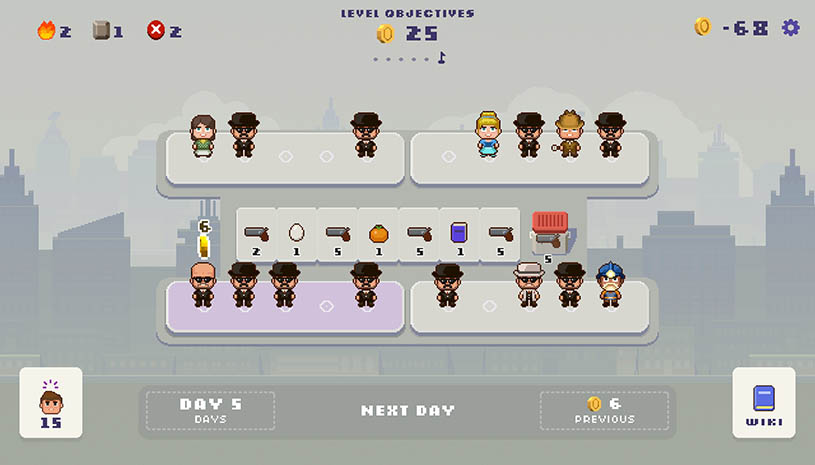Select the gun slot with count 2
The width and height of the screenshot is (815, 465).
[x=256, y=235]
